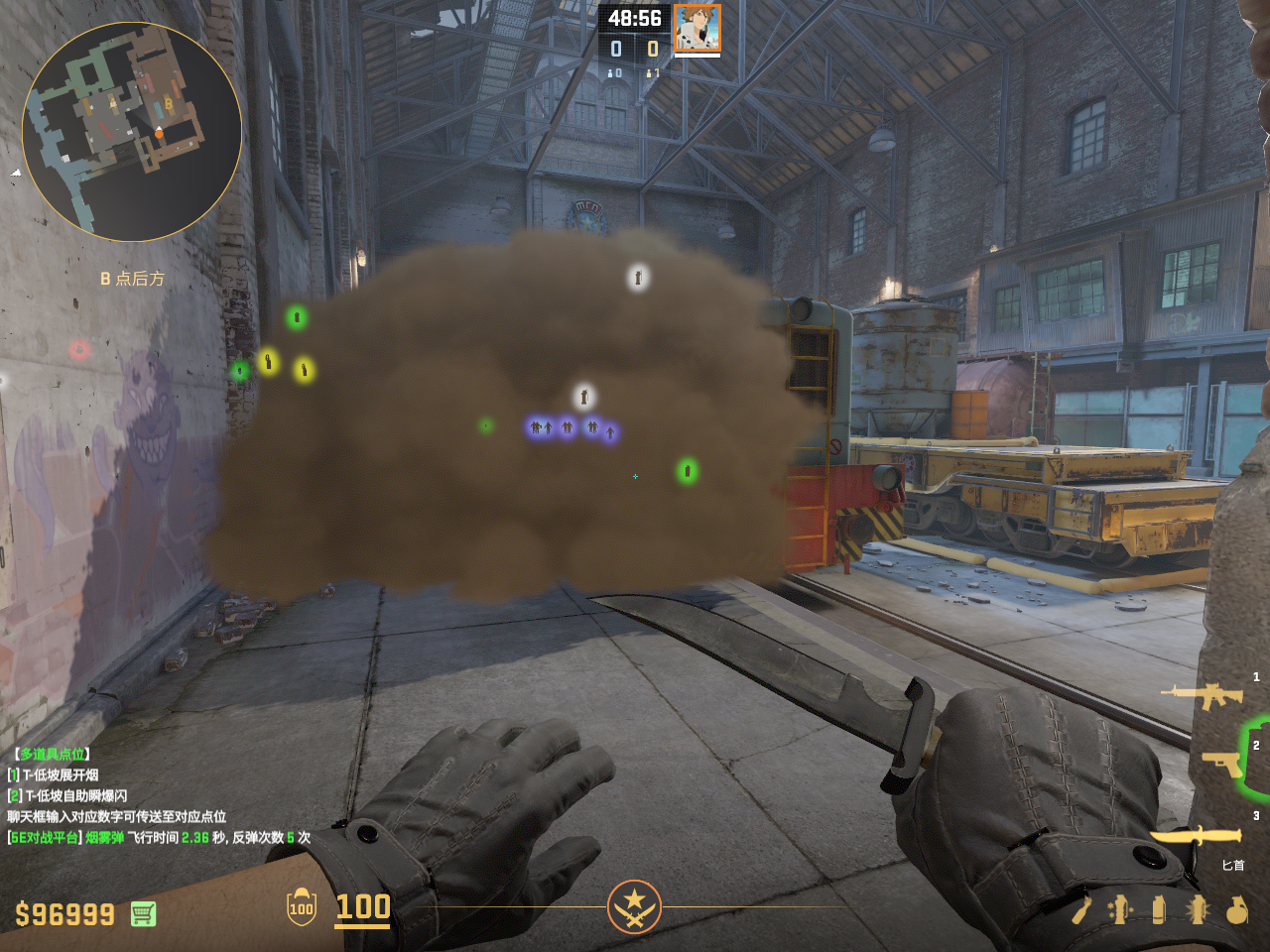This screenshot has width=1270, height=952.
Task: Select the plain smoke grenade canister icon
Action: [x=1159, y=909]
